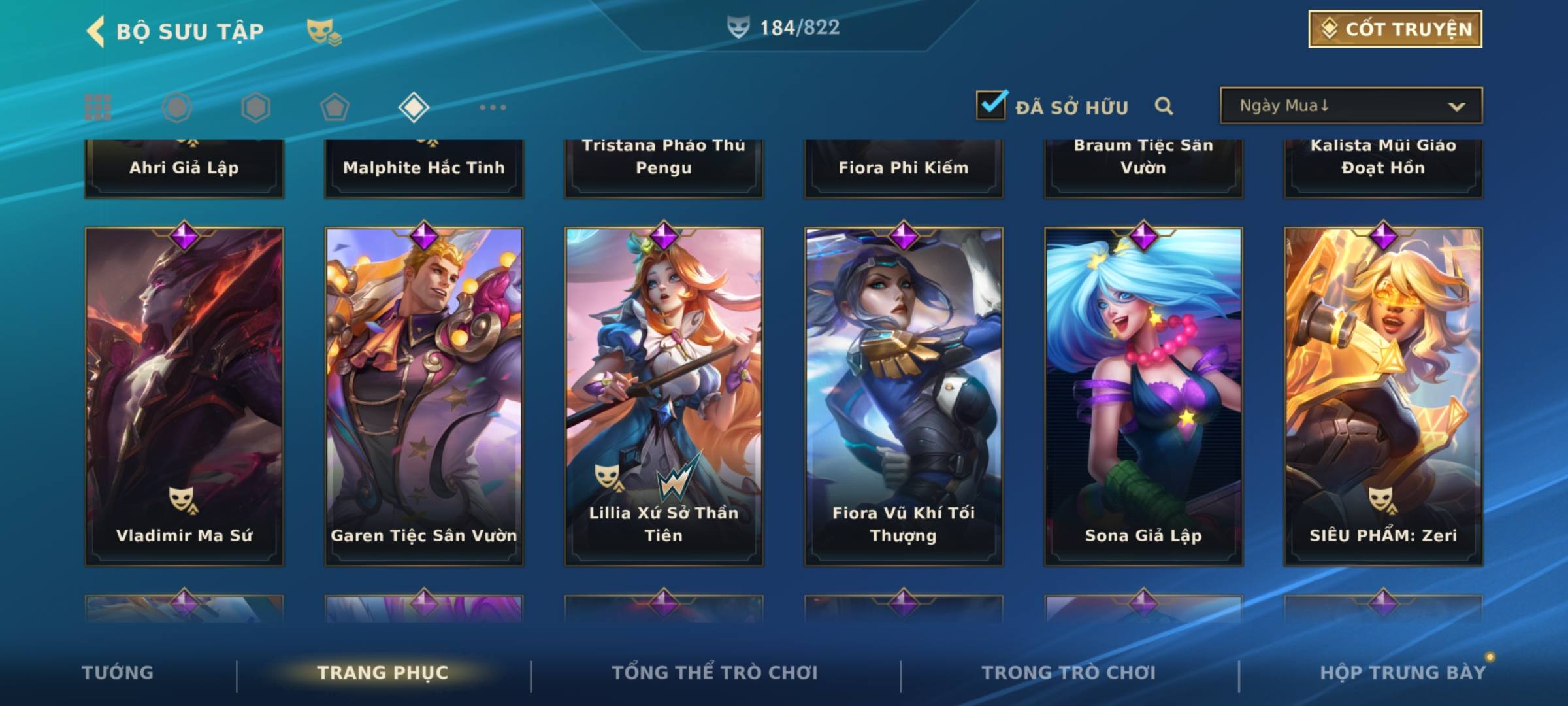Open the Sona Giả Lập skin card
Screen dimensions: 1568x706
[x=1143, y=395]
